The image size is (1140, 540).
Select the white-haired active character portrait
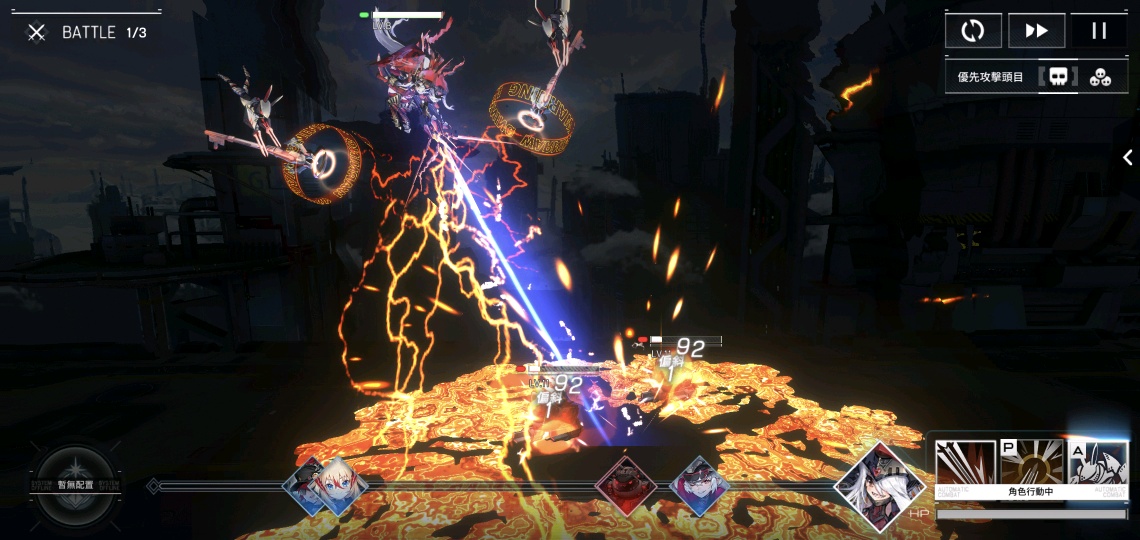[879, 486]
